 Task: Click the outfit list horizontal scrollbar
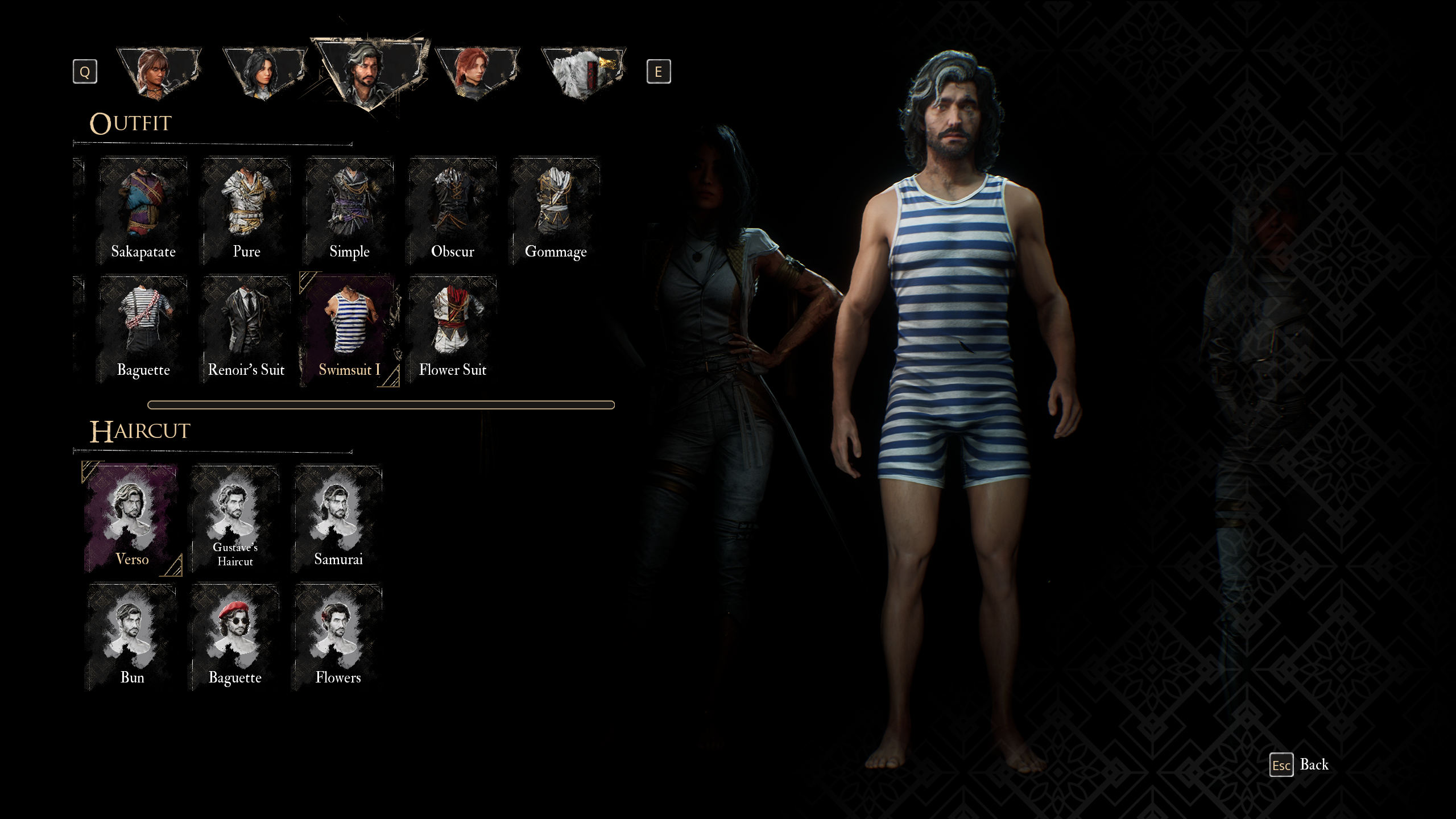click(380, 405)
